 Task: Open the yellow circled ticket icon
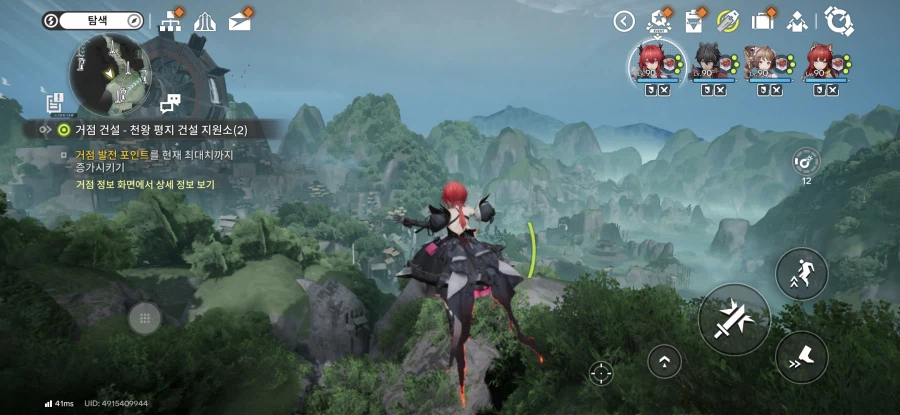coord(728,21)
